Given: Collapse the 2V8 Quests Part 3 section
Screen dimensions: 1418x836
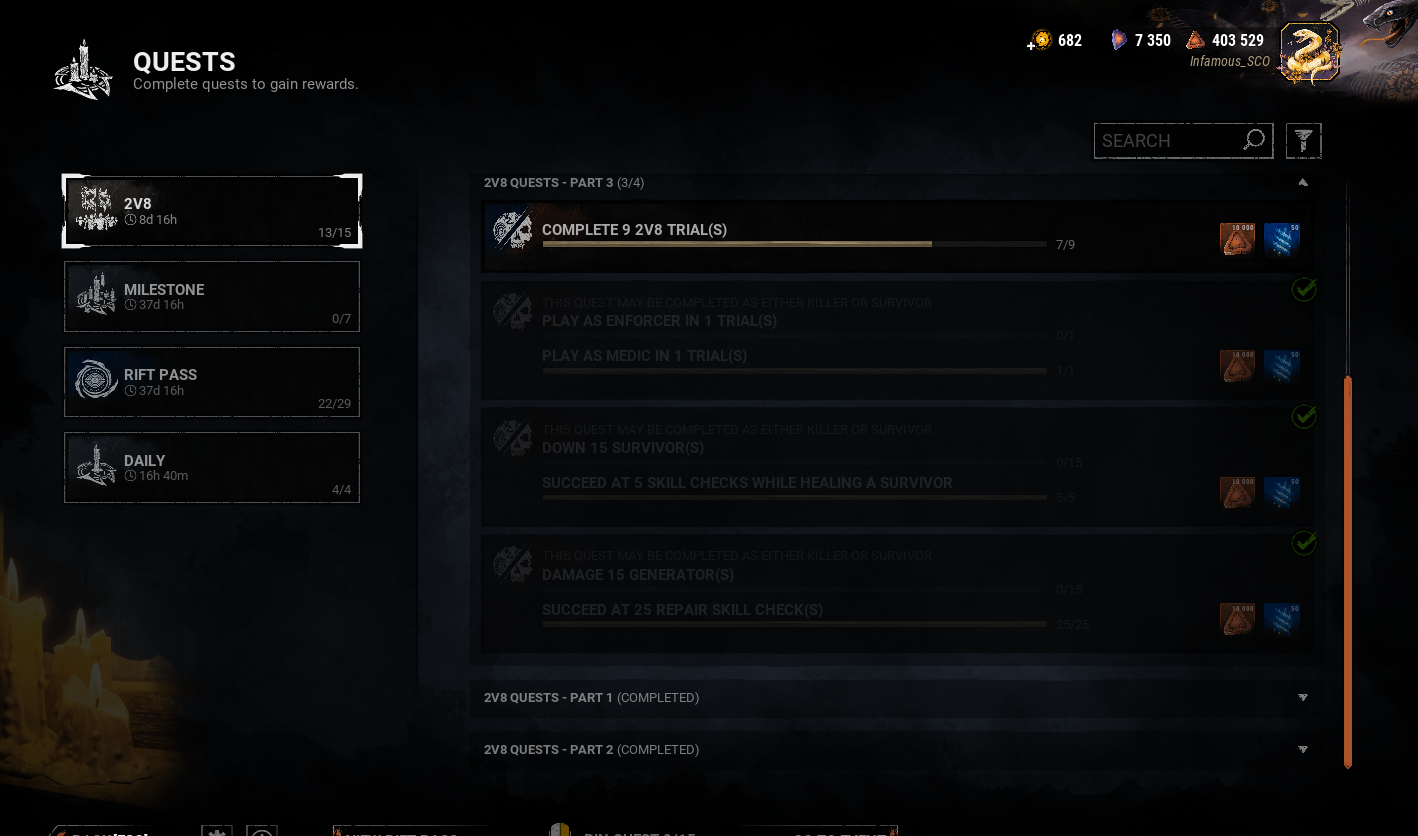Looking at the screenshot, I should [x=1302, y=182].
